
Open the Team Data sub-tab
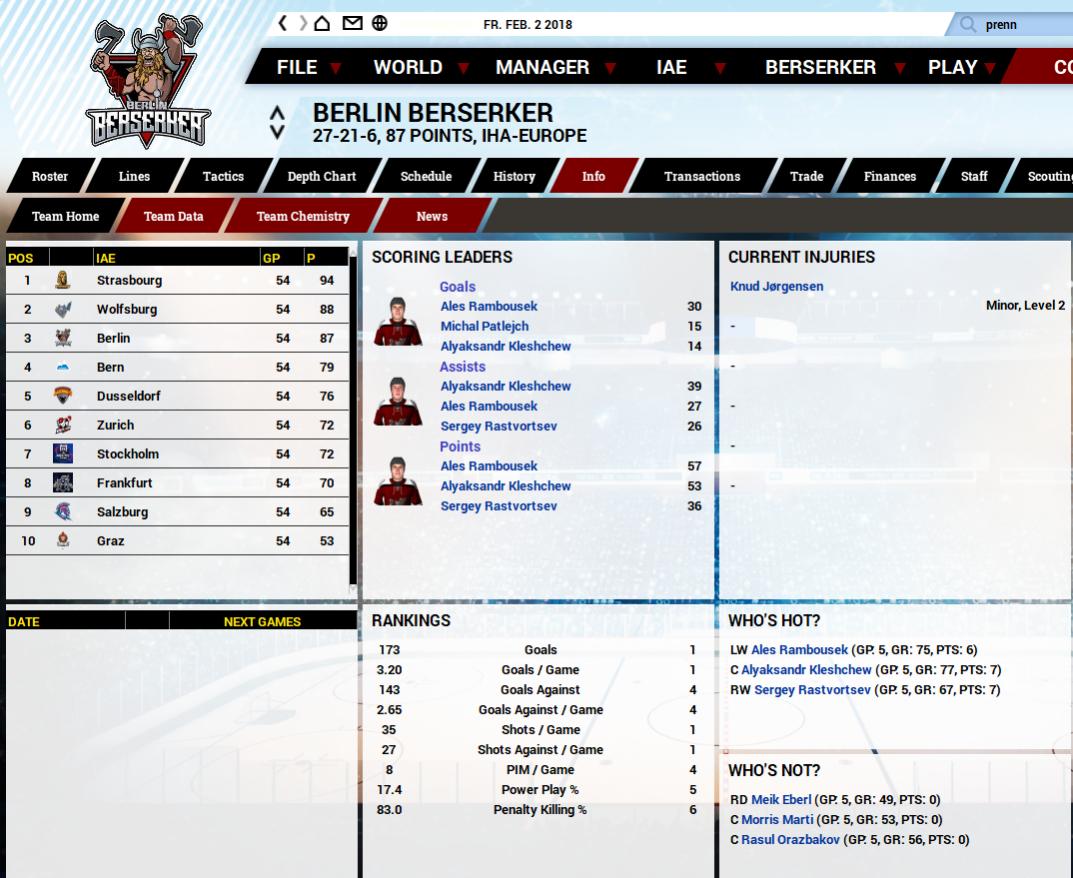pos(173,217)
